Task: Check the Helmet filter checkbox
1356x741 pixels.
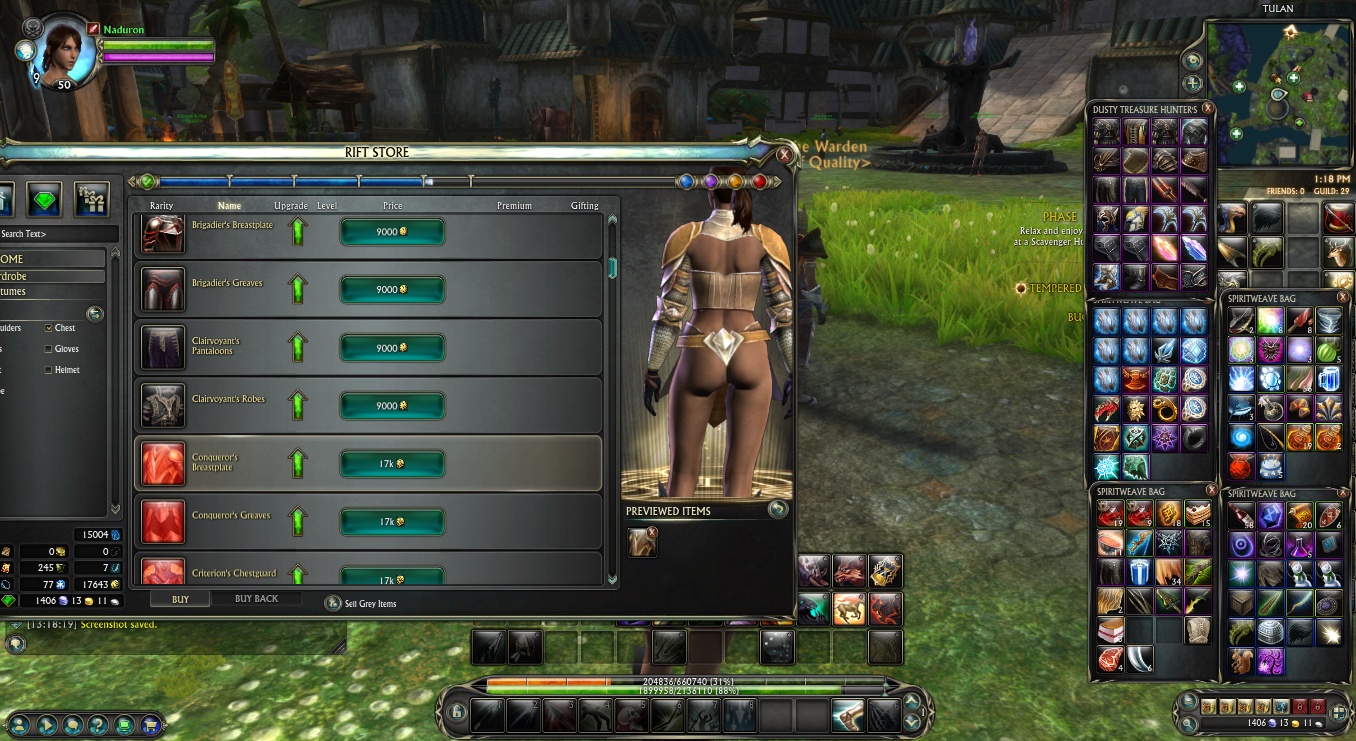Action: (x=49, y=370)
